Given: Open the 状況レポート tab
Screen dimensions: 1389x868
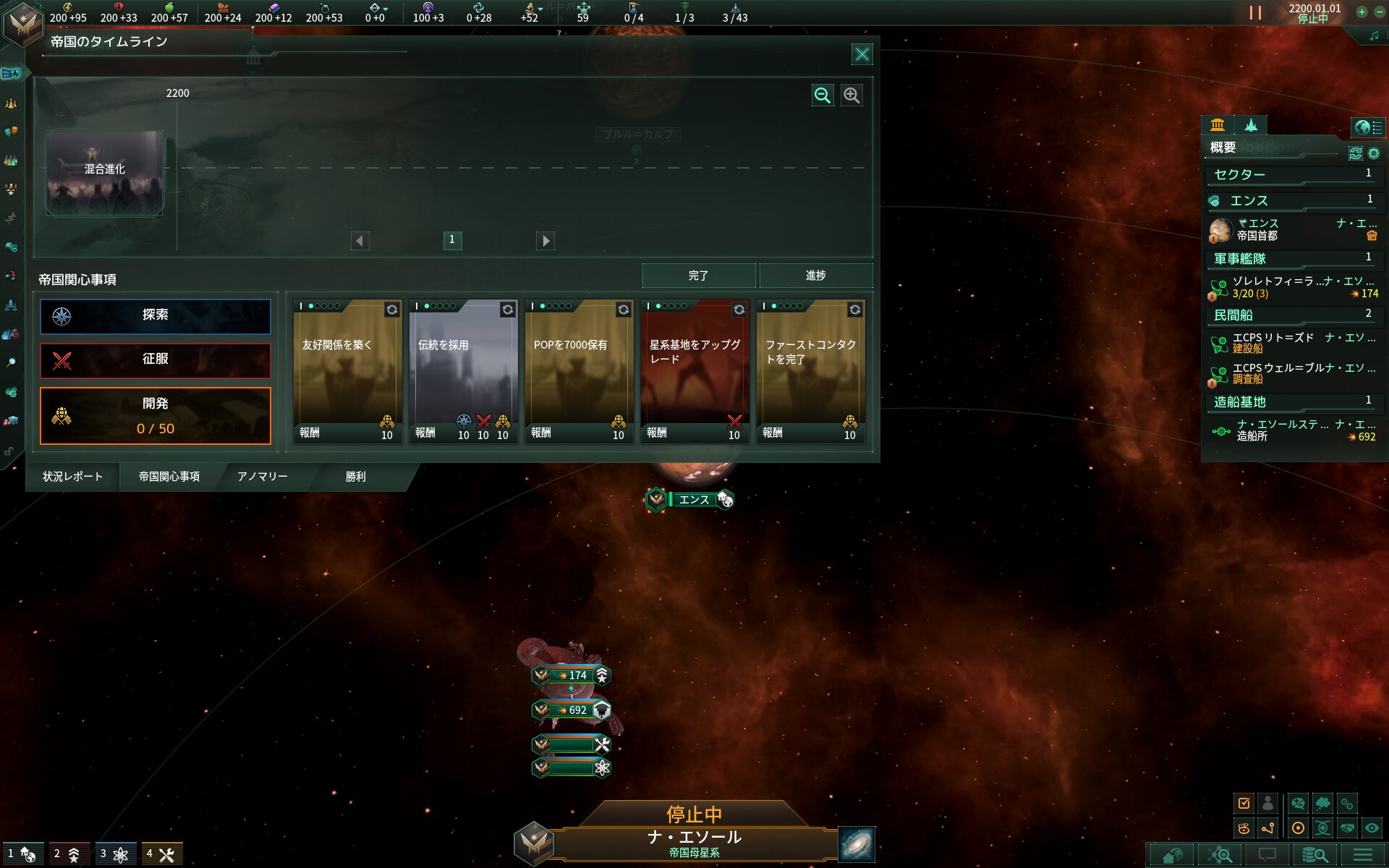Looking at the screenshot, I should 72,477.
